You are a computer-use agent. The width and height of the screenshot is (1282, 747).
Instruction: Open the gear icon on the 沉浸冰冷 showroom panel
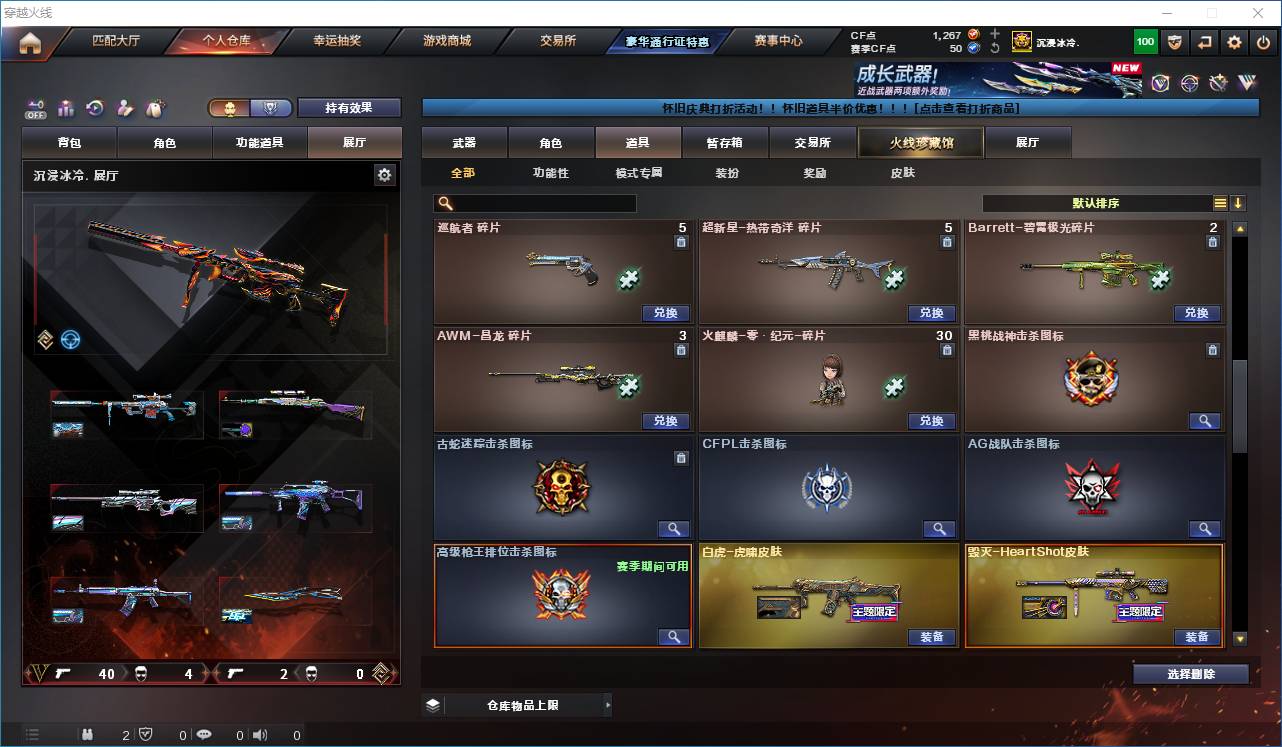pyautogui.click(x=385, y=174)
